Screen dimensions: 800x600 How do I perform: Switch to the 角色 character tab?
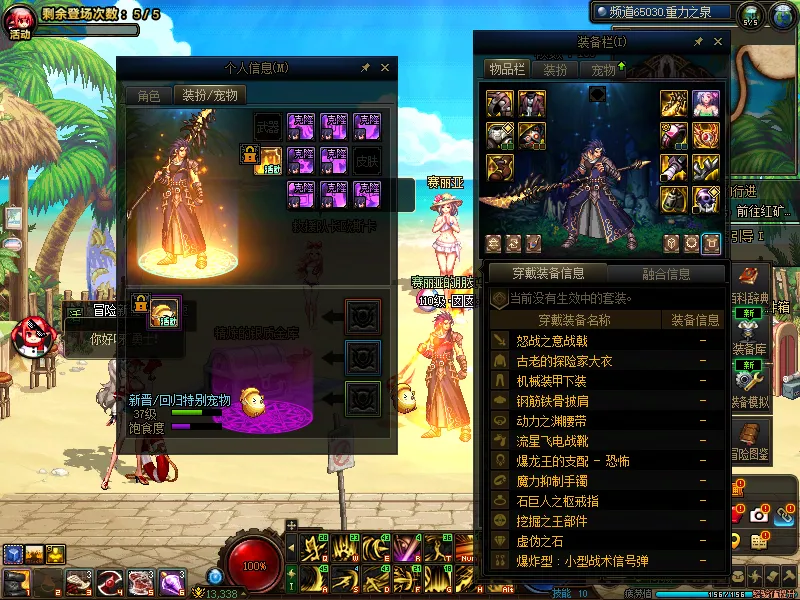(149, 96)
